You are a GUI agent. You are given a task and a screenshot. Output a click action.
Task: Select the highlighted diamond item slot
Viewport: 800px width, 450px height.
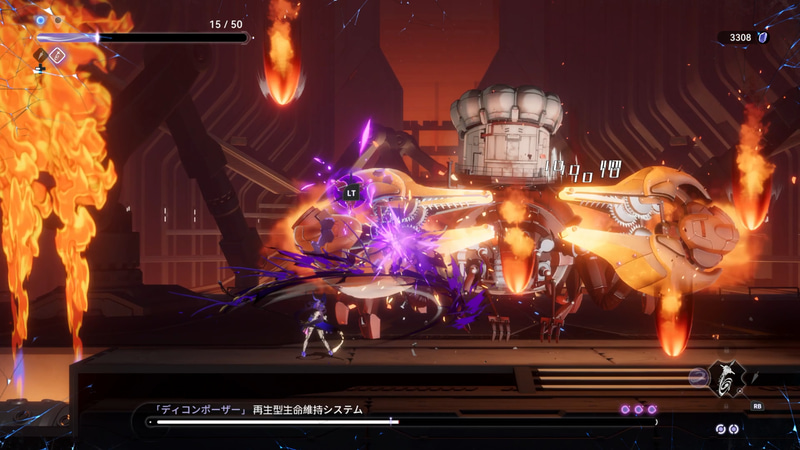click(x=57, y=56)
